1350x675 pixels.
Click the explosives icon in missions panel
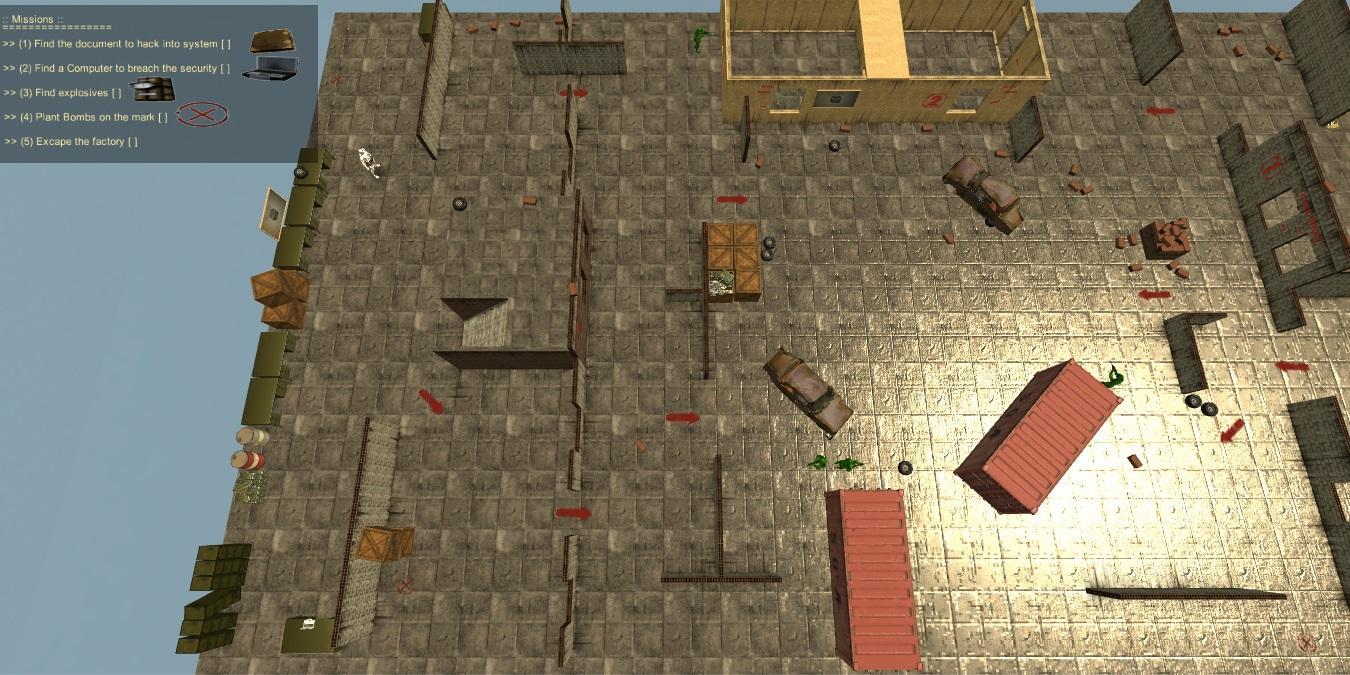[x=153, y=90]
